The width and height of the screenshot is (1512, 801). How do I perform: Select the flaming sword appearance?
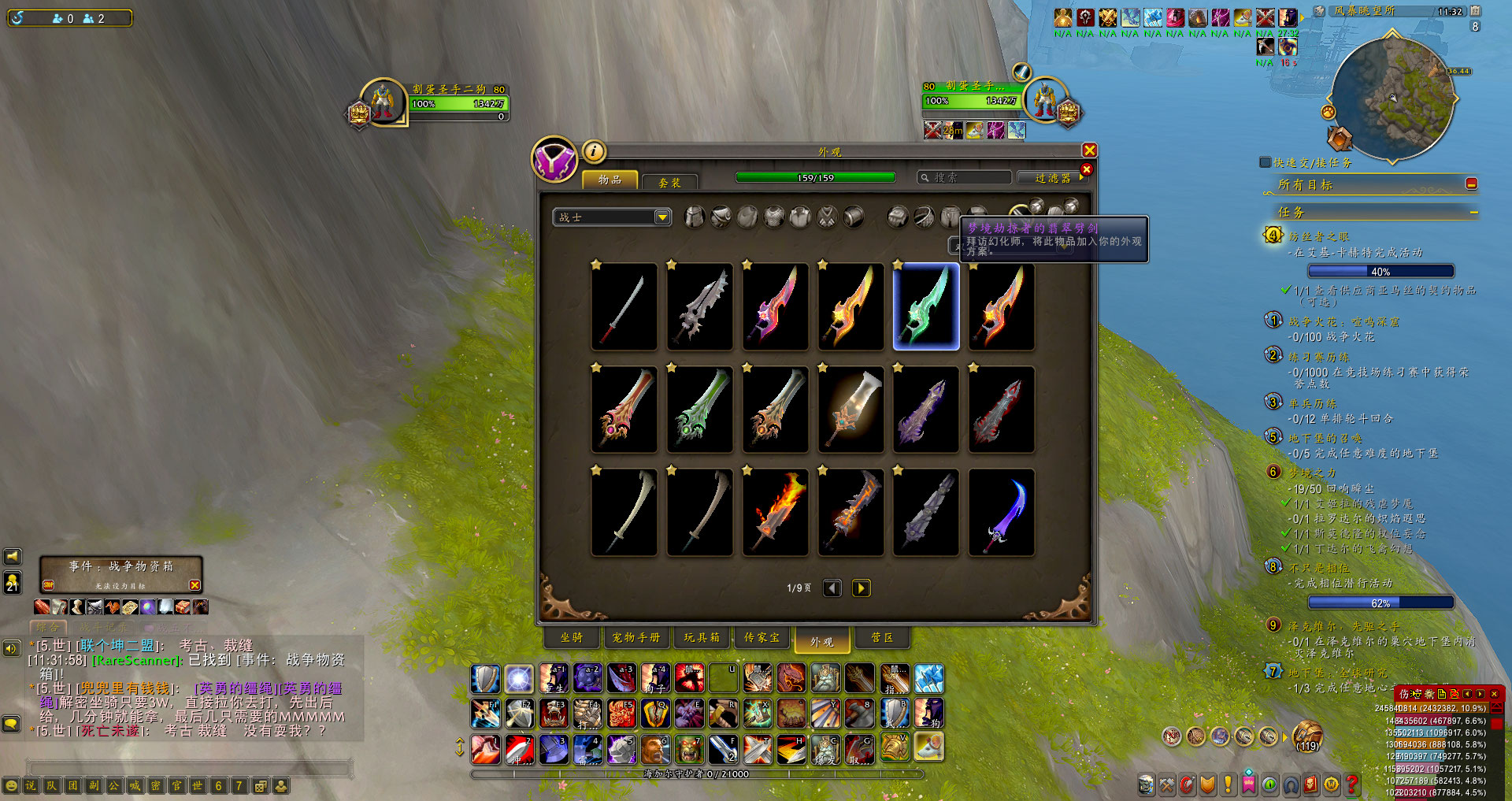pos(776,513)
